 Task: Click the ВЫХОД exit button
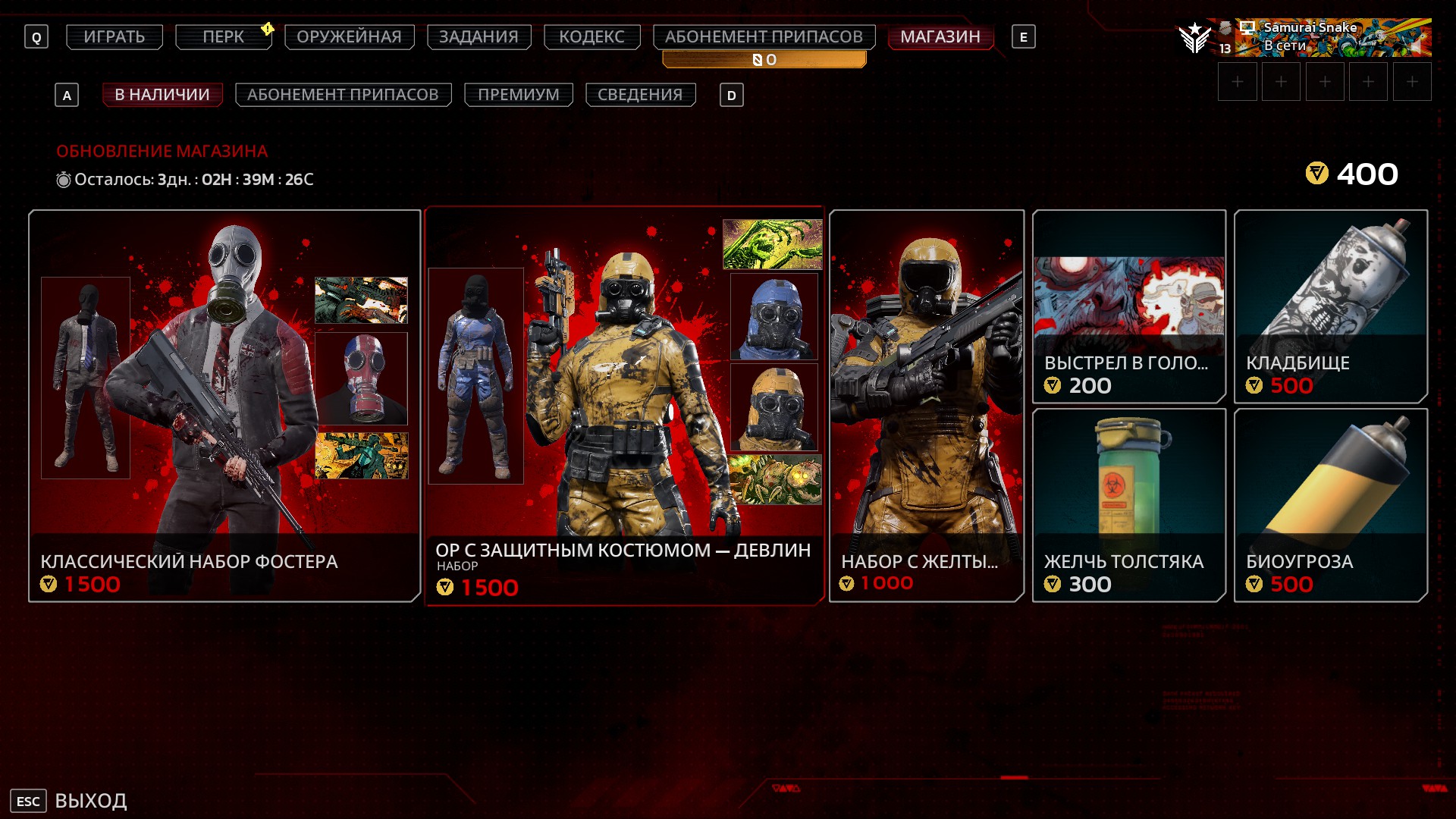pyautogui.click(x=70, y=801)
